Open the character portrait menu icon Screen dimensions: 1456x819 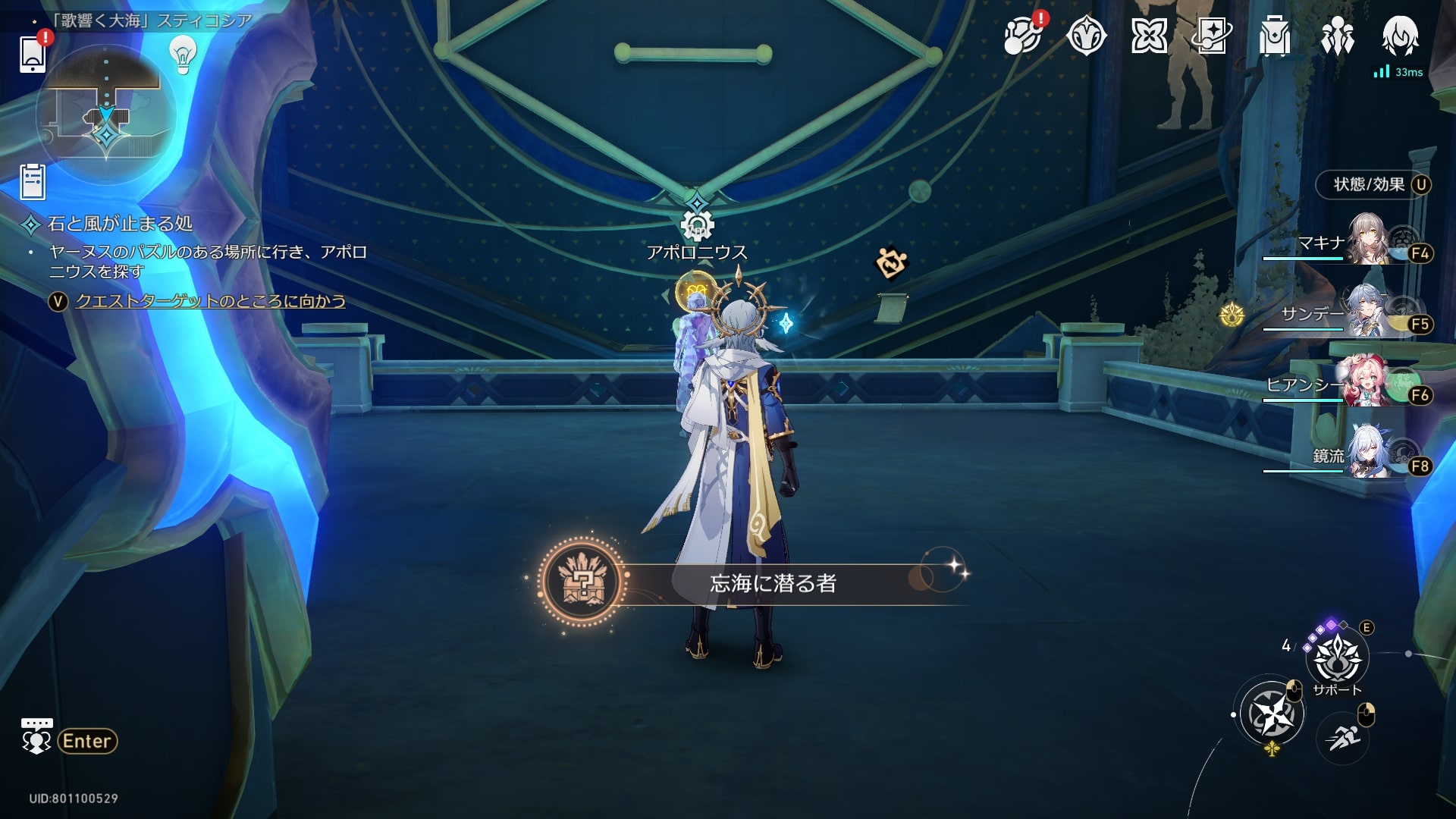pyautogui.click(x=1400, y=36)
